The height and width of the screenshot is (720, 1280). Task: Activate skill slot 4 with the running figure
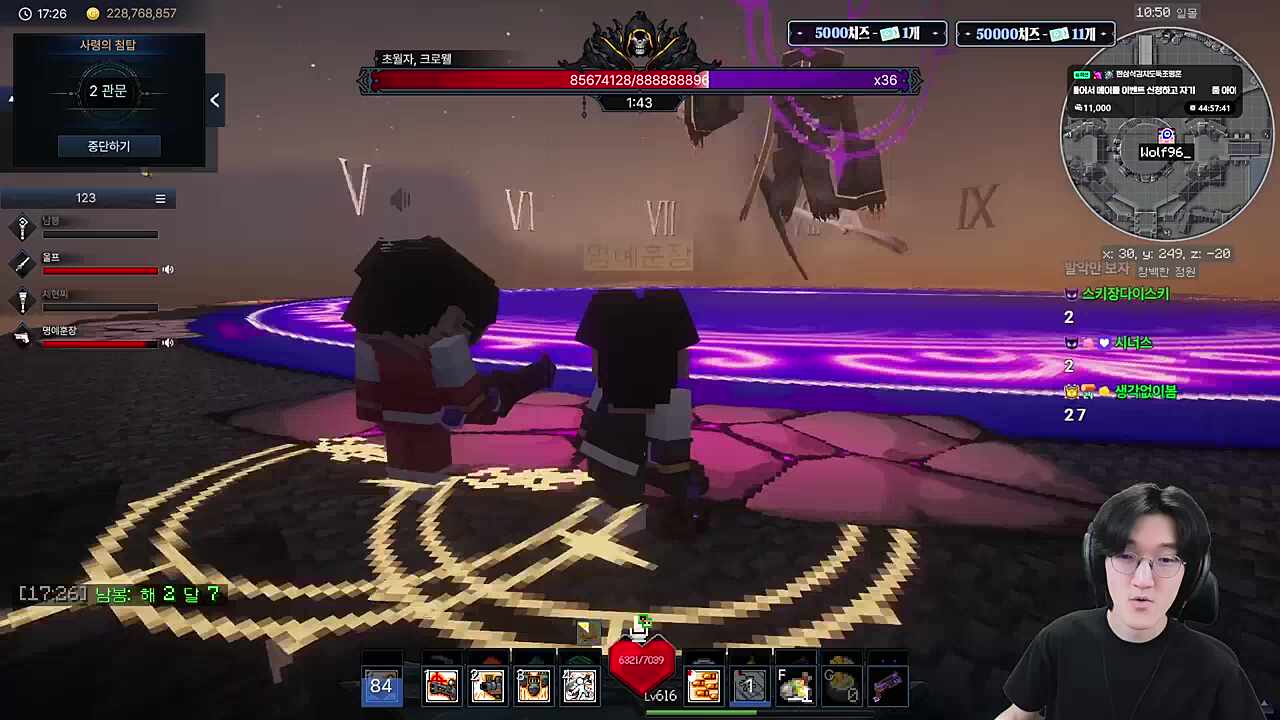(x=579, y=686)
